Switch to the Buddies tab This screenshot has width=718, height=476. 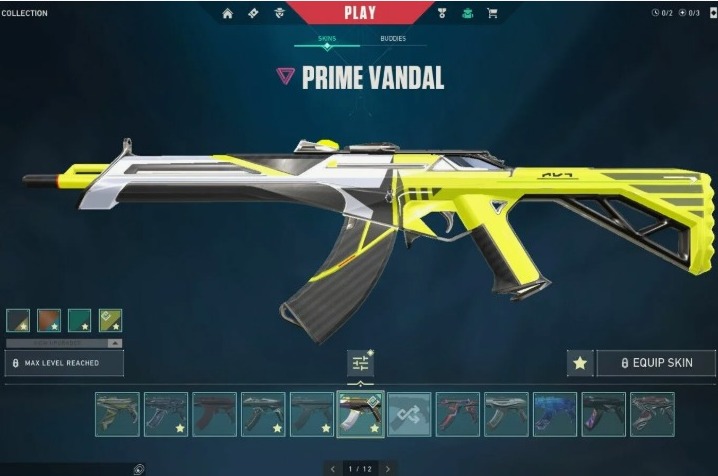(x=393, y=39)
